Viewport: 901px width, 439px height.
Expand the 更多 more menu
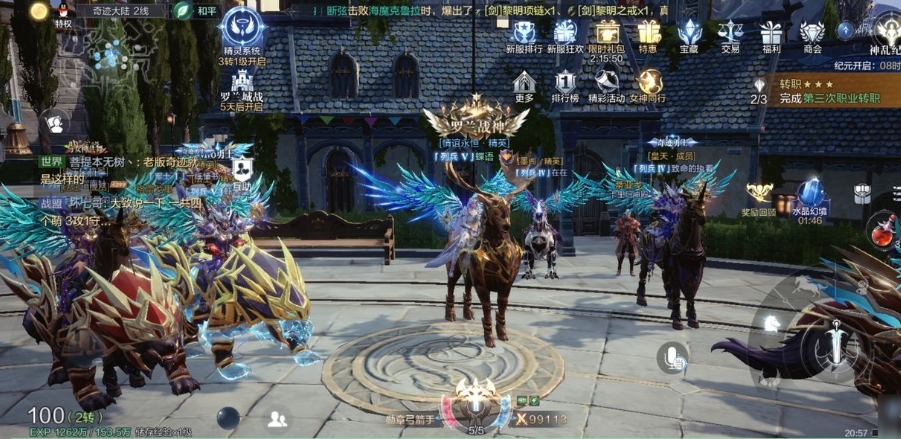tap(524, 85)
